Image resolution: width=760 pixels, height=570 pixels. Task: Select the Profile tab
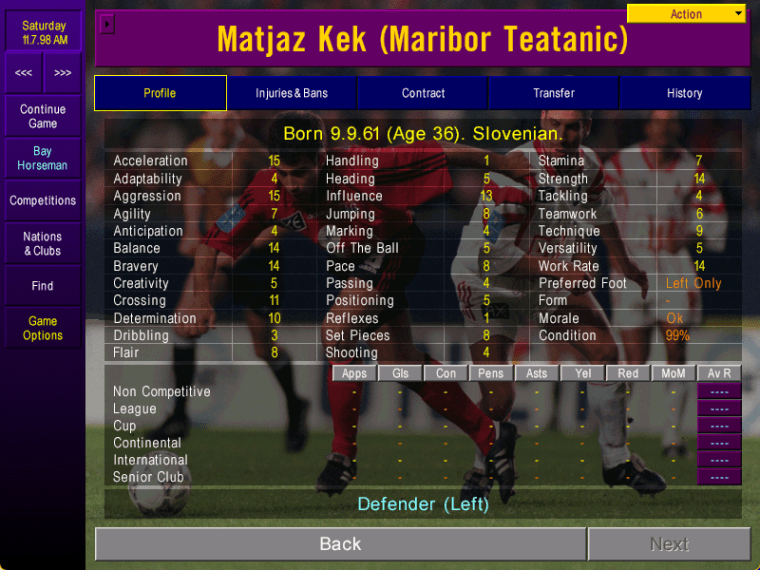(160, 93)
